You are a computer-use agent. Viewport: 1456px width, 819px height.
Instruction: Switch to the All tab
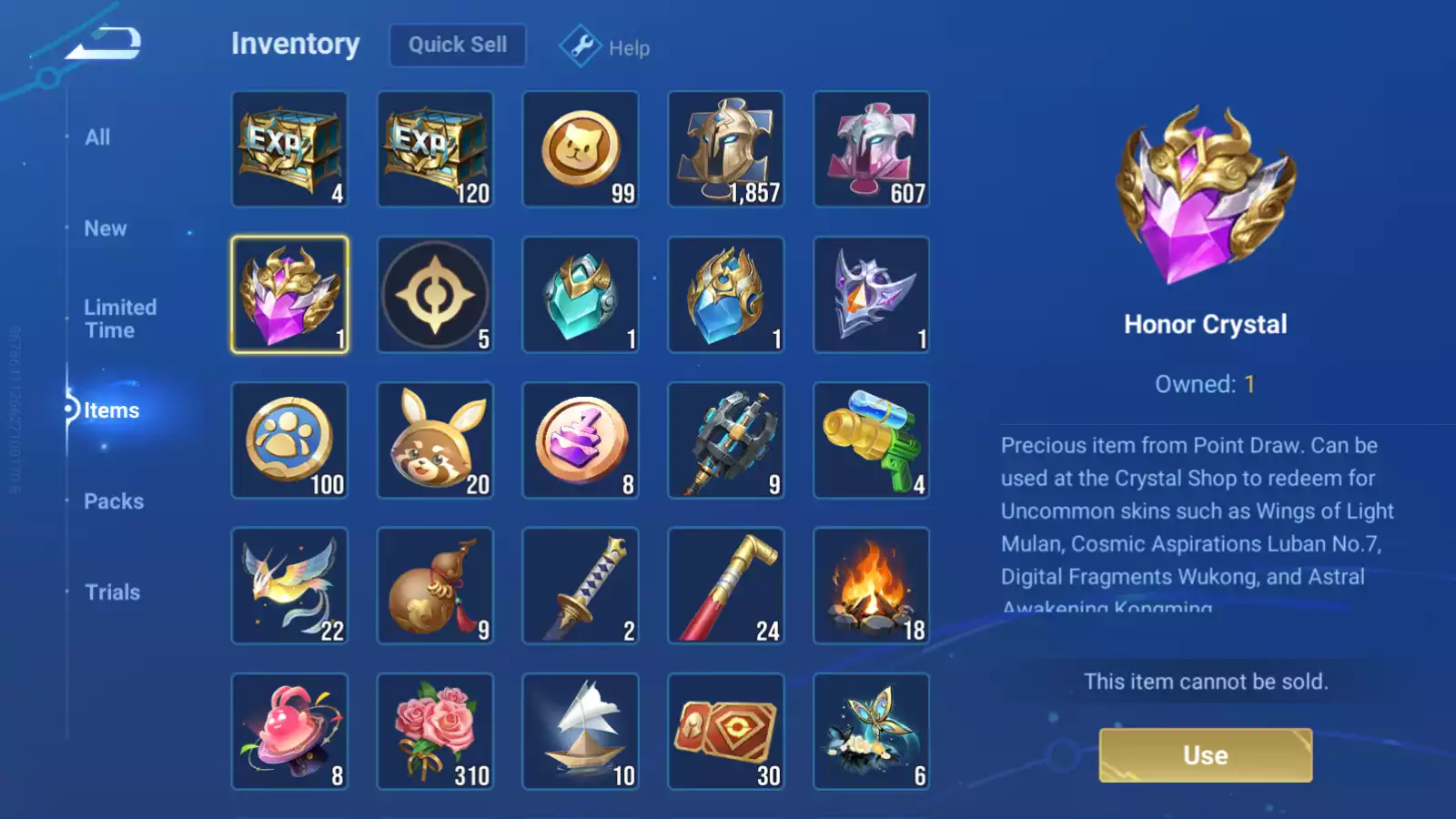97,137
